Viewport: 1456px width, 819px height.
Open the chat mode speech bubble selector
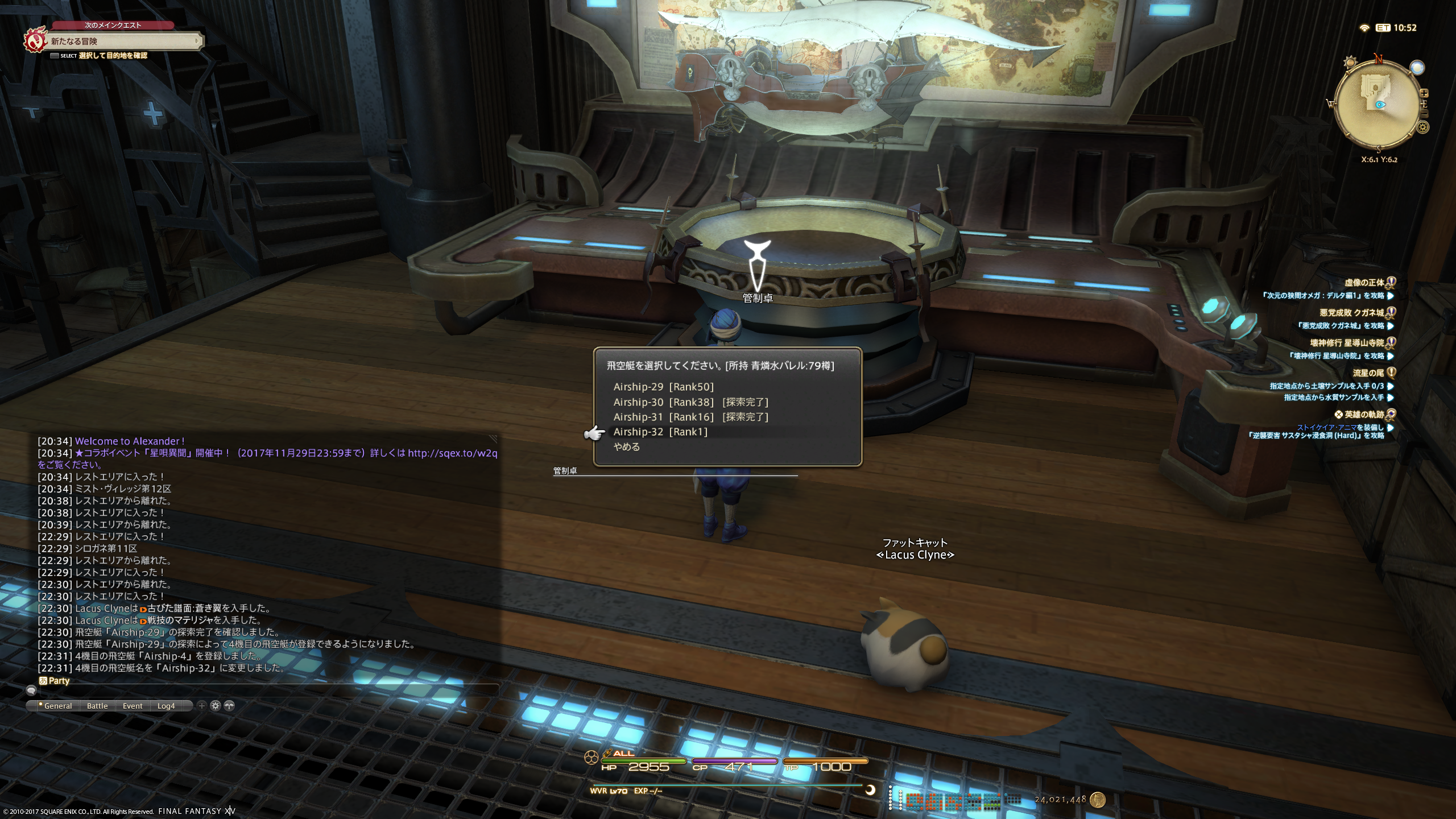(31, 690)
